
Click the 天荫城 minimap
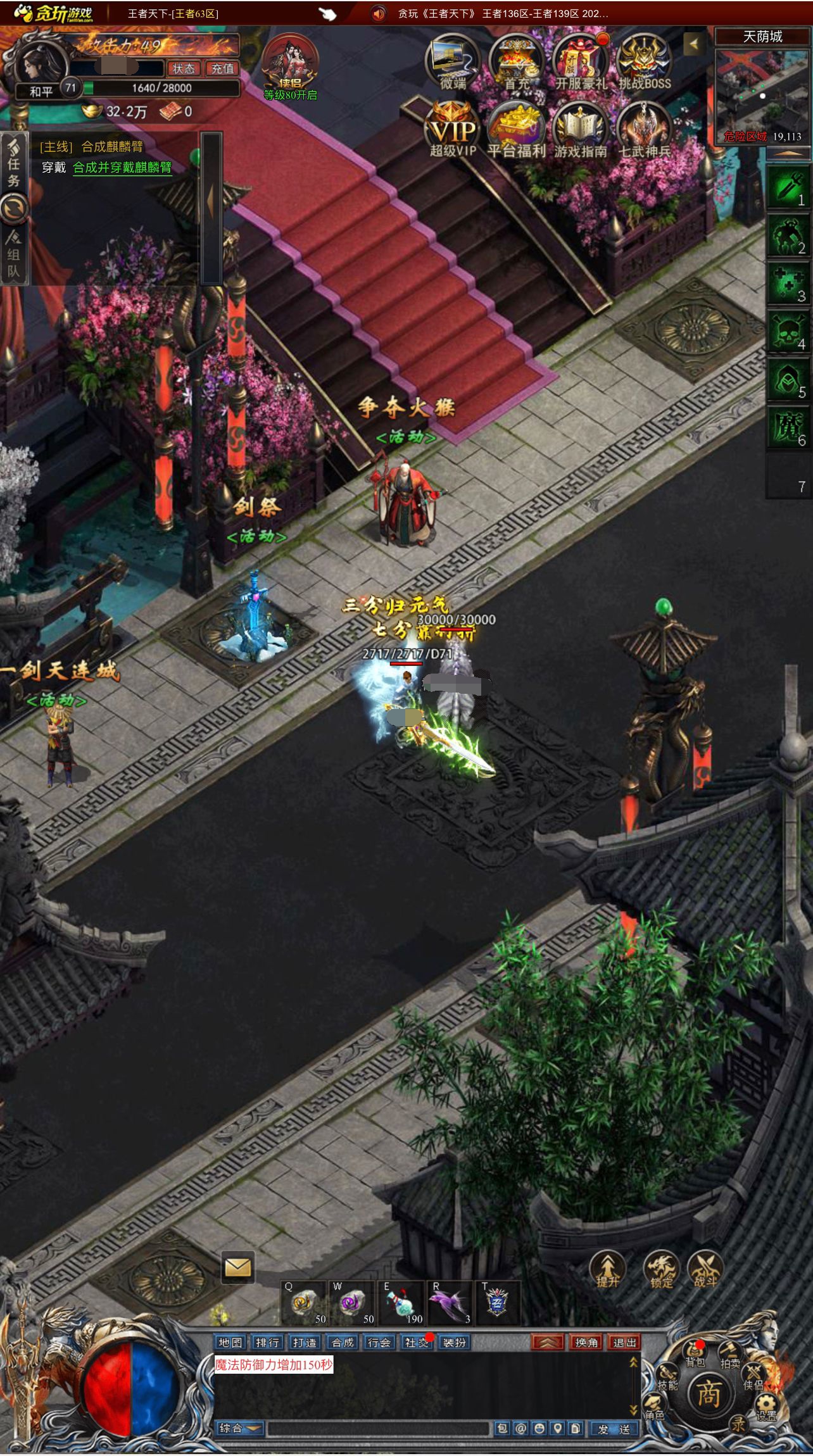[762, 95]
